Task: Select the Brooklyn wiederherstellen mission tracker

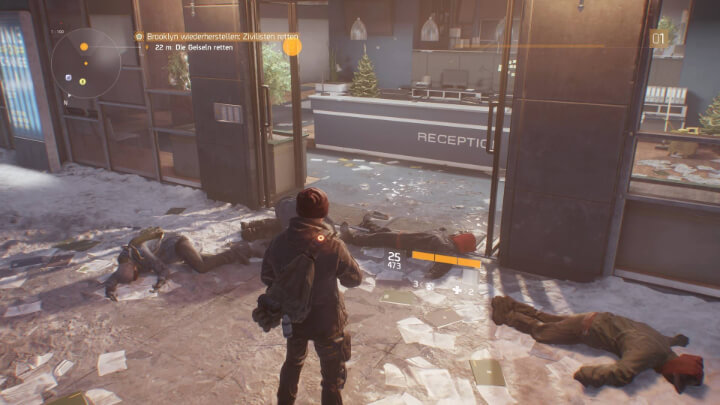Action: 212,36
